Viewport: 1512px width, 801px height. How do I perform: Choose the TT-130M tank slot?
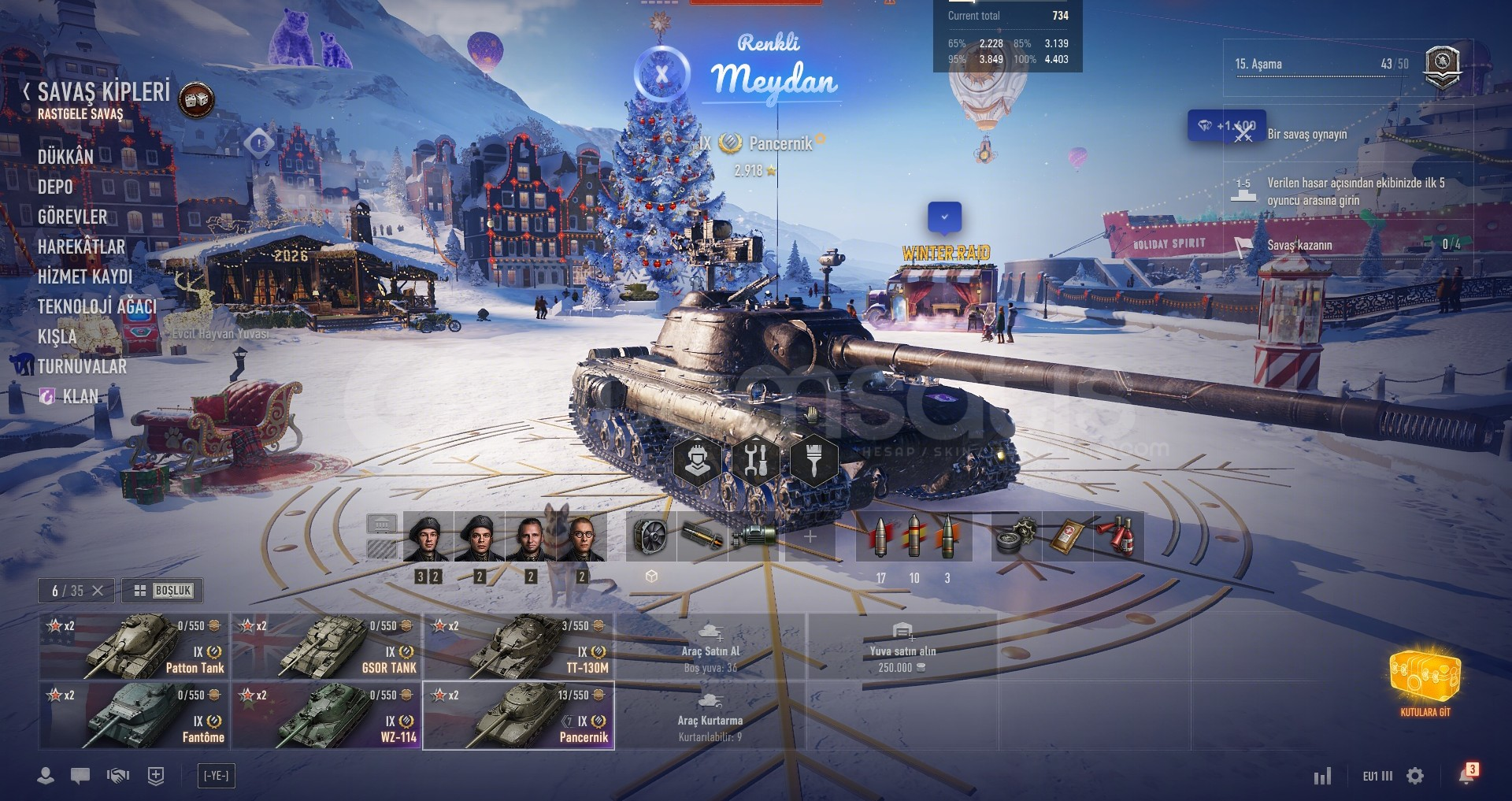[518, 647]
